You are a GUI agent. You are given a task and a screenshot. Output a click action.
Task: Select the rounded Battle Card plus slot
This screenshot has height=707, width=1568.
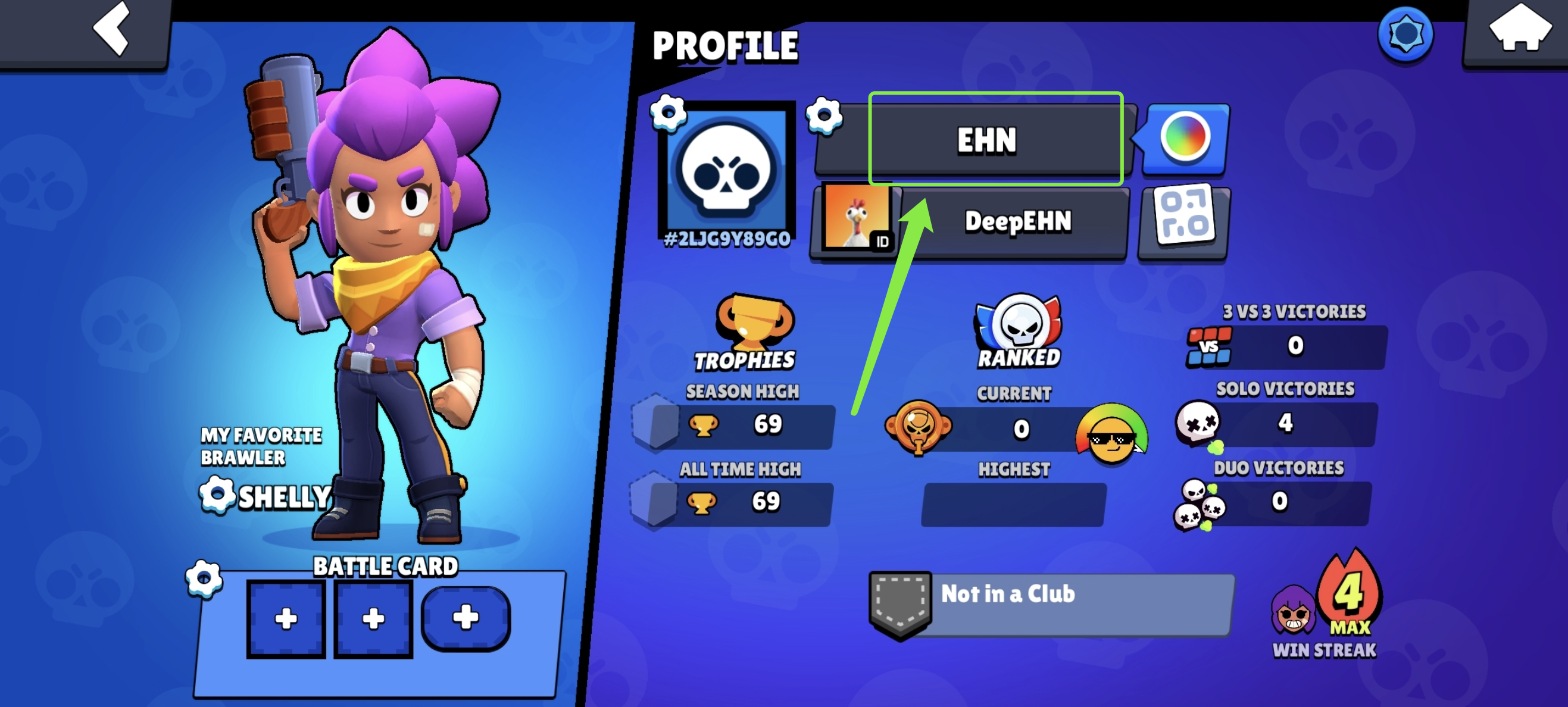(x=466, y=619)
